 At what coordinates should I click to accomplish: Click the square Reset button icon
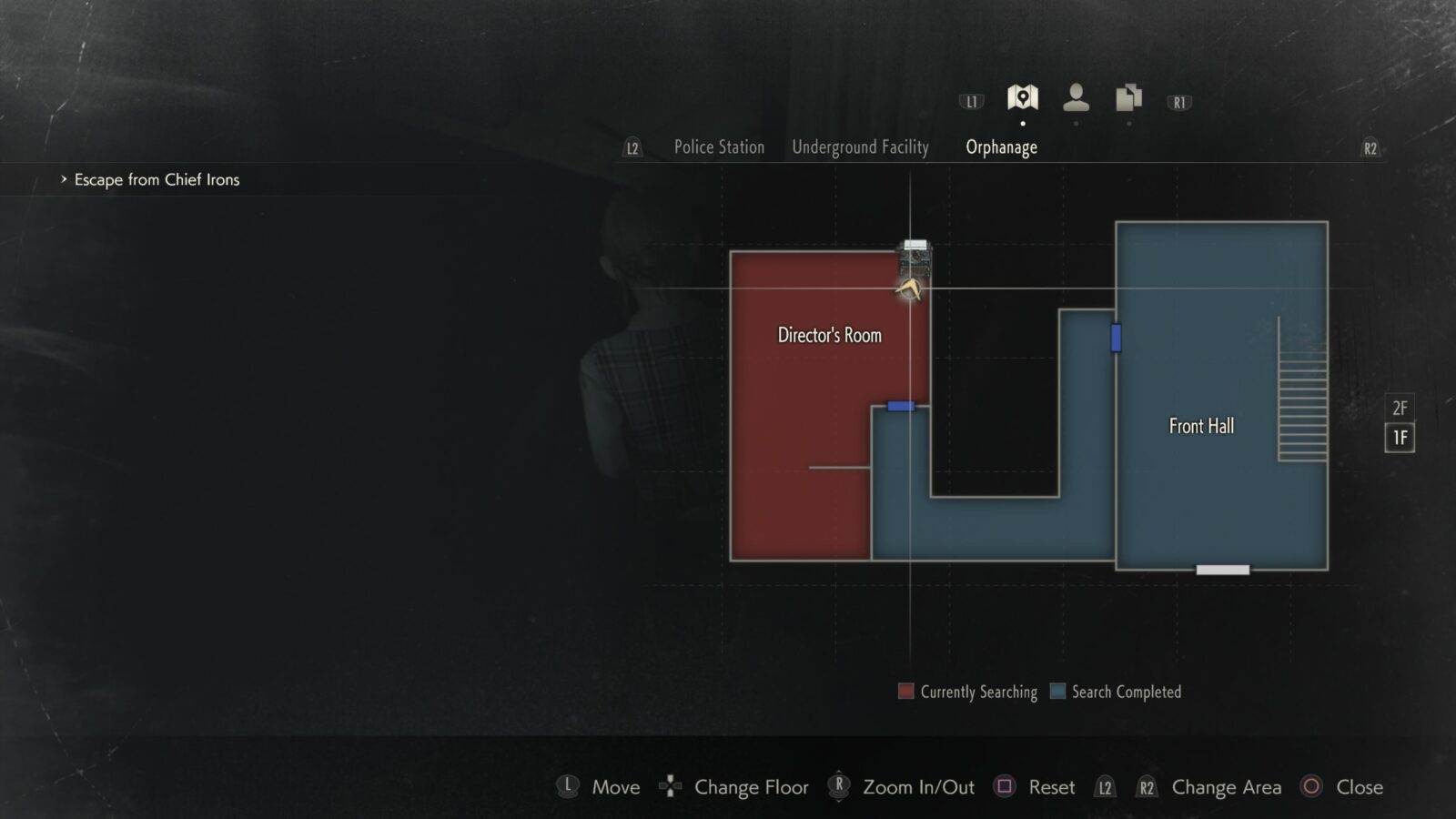tap(1004, 787)
